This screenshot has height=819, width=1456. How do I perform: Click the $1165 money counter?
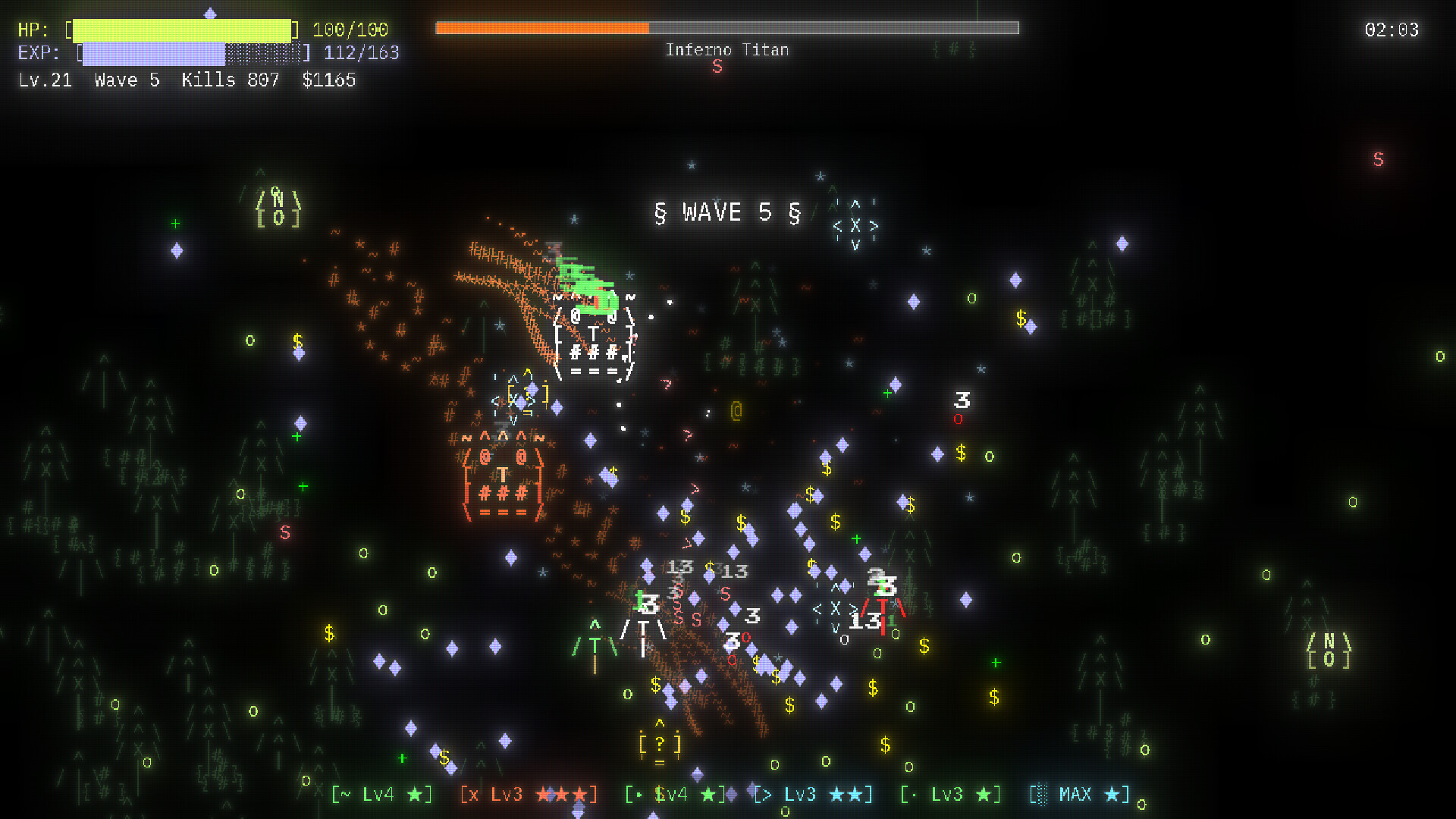329,80
